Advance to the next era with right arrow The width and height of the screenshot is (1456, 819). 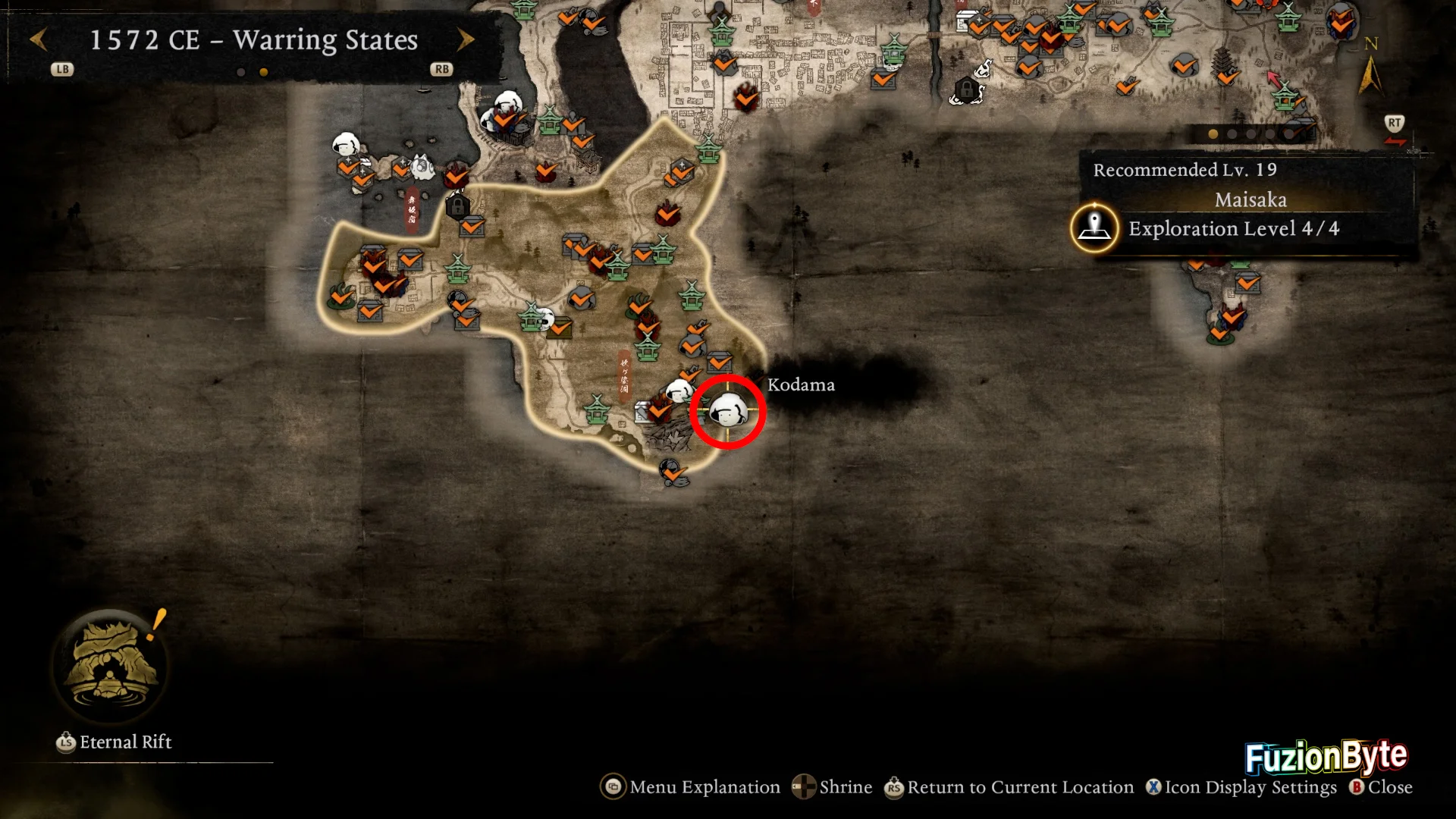466,39
